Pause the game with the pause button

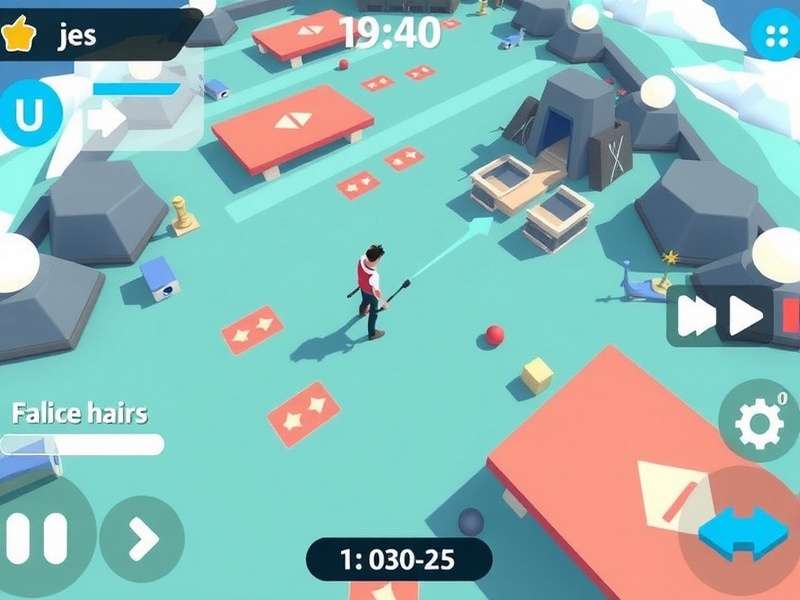click(x=40, y=539)
